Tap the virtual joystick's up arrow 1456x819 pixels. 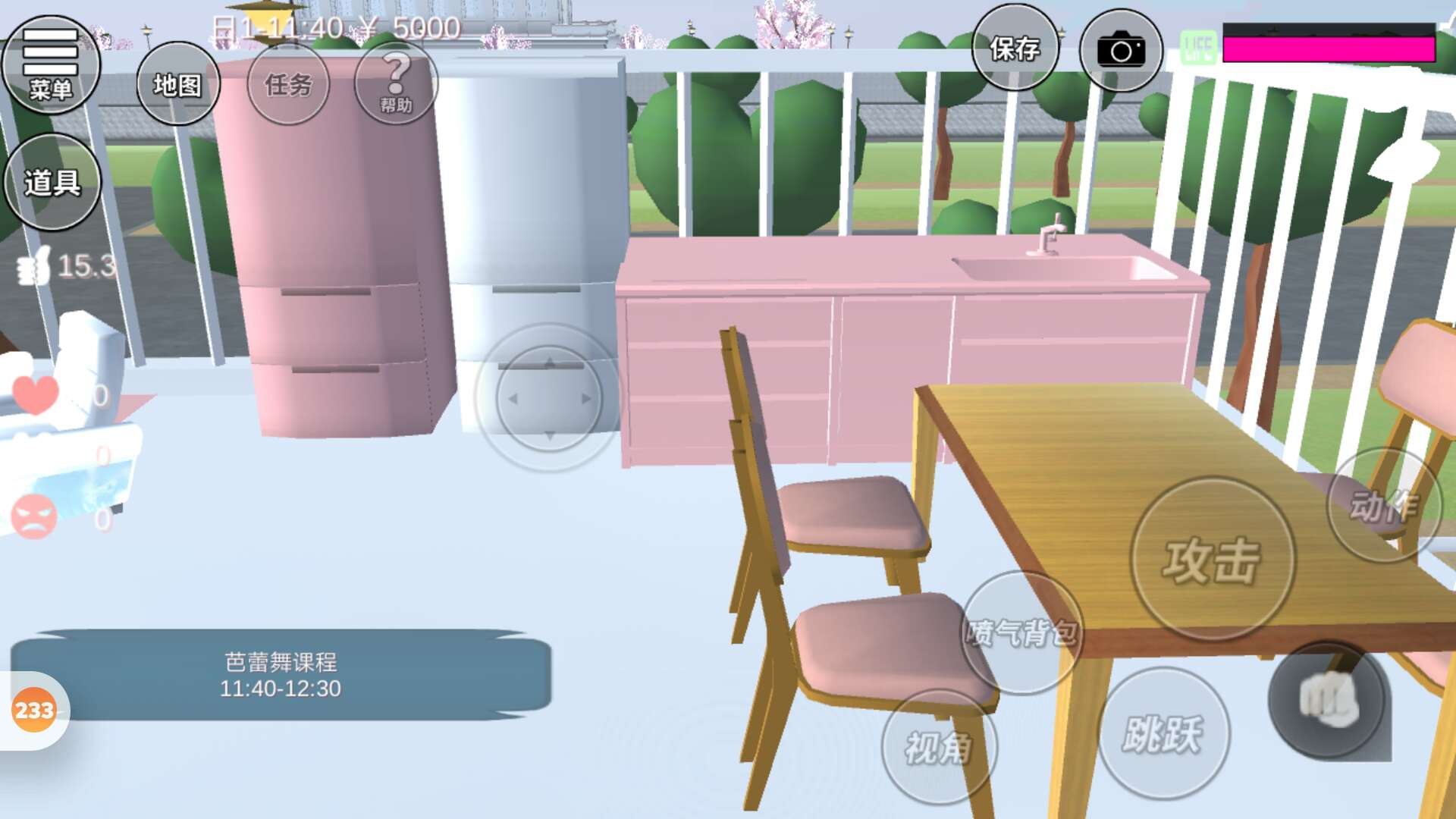click(549, 364)
